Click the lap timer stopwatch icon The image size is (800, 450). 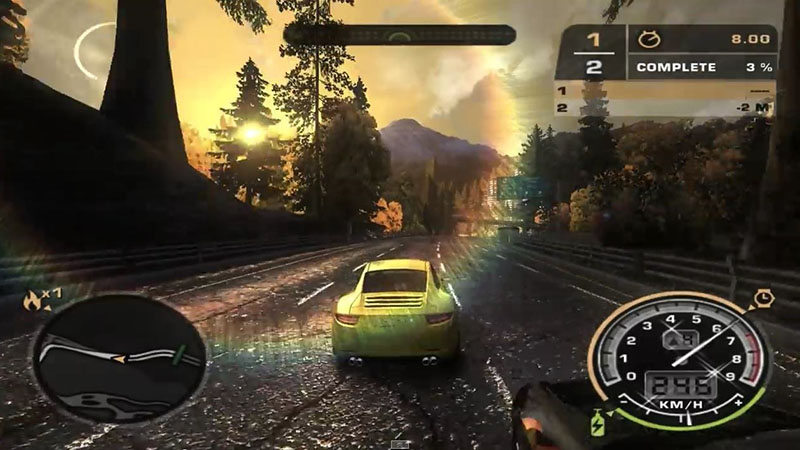(647, 40)
